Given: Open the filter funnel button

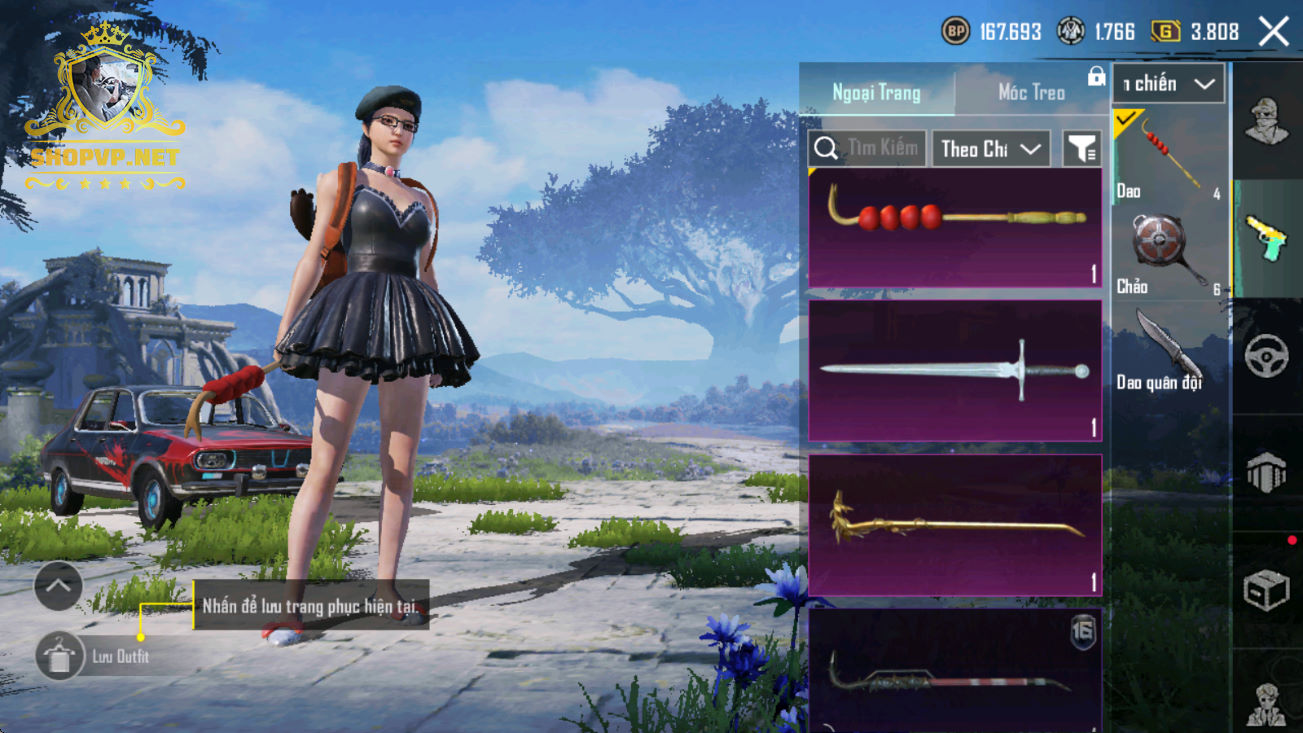Looking at the screenshot, I should 1081,149.
